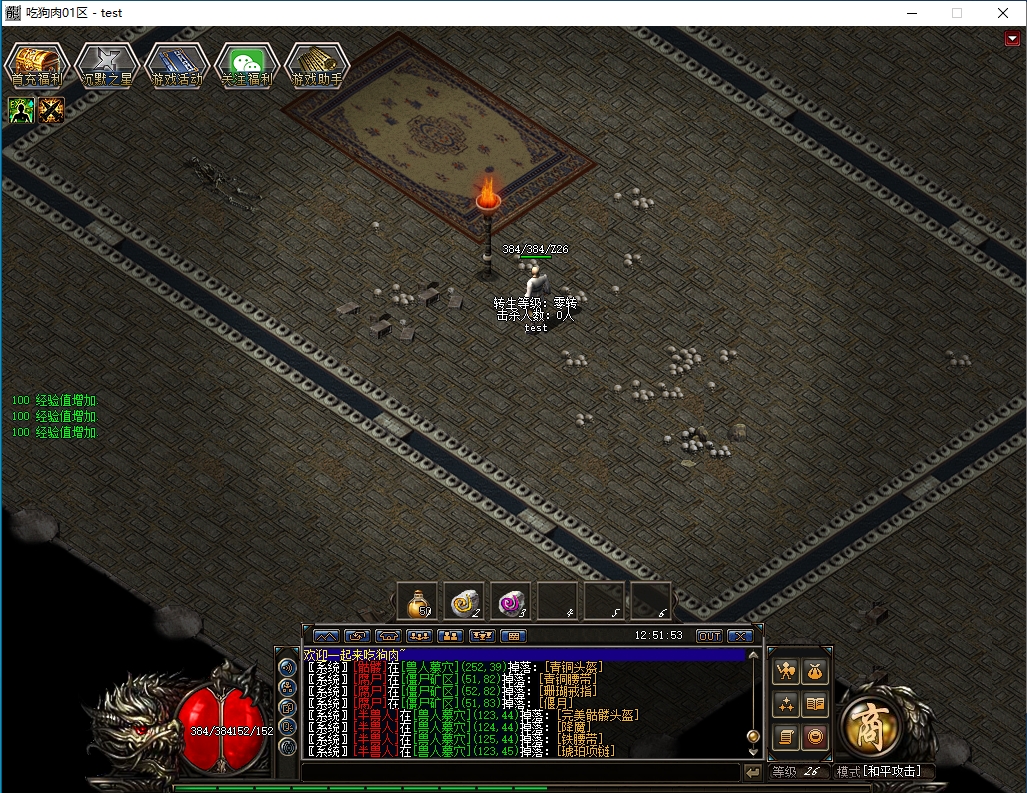
Task: Open the 游戏活动 events button
Action: click(177, 66)
